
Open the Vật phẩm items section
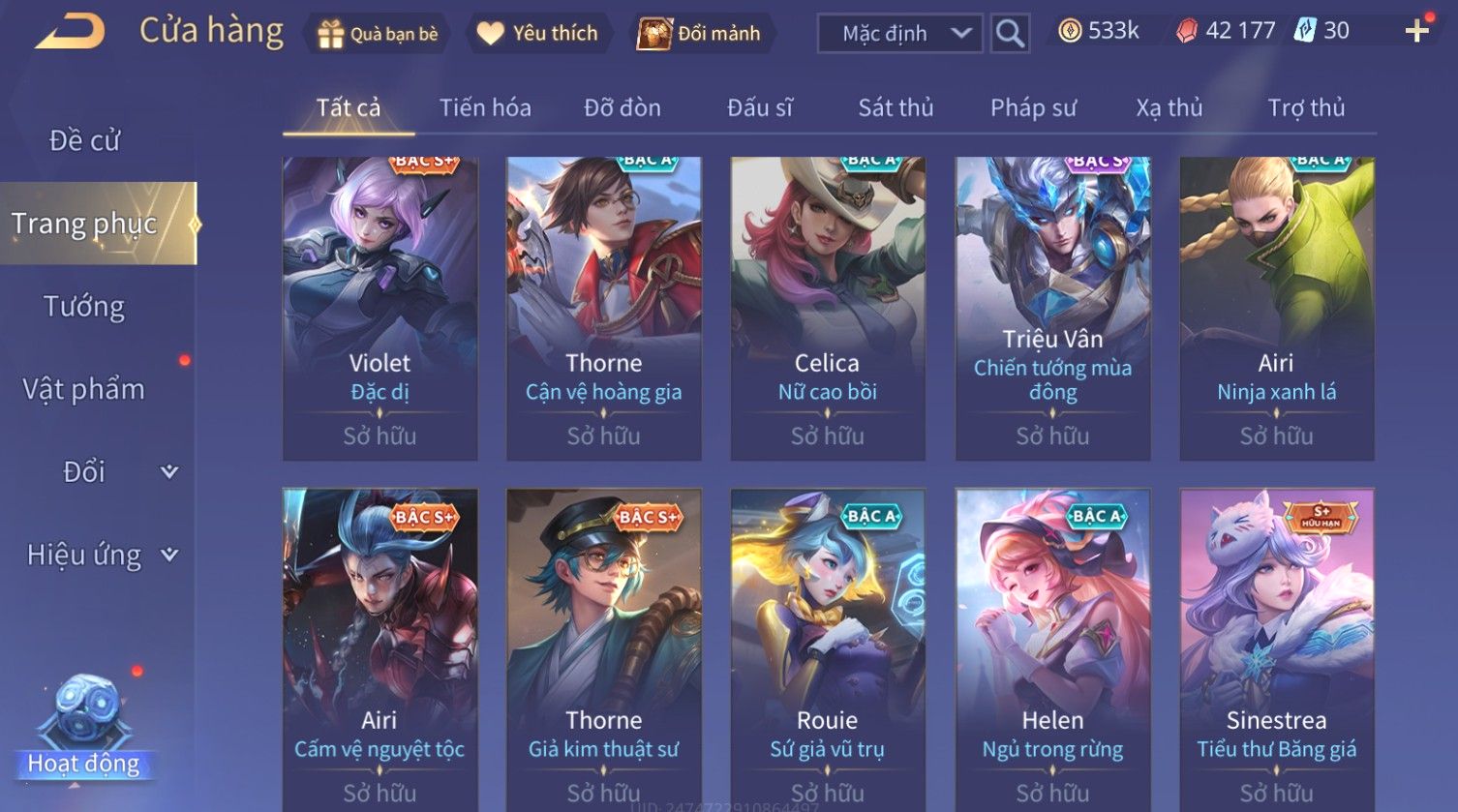pyautogui.click(x=84, y=389)
